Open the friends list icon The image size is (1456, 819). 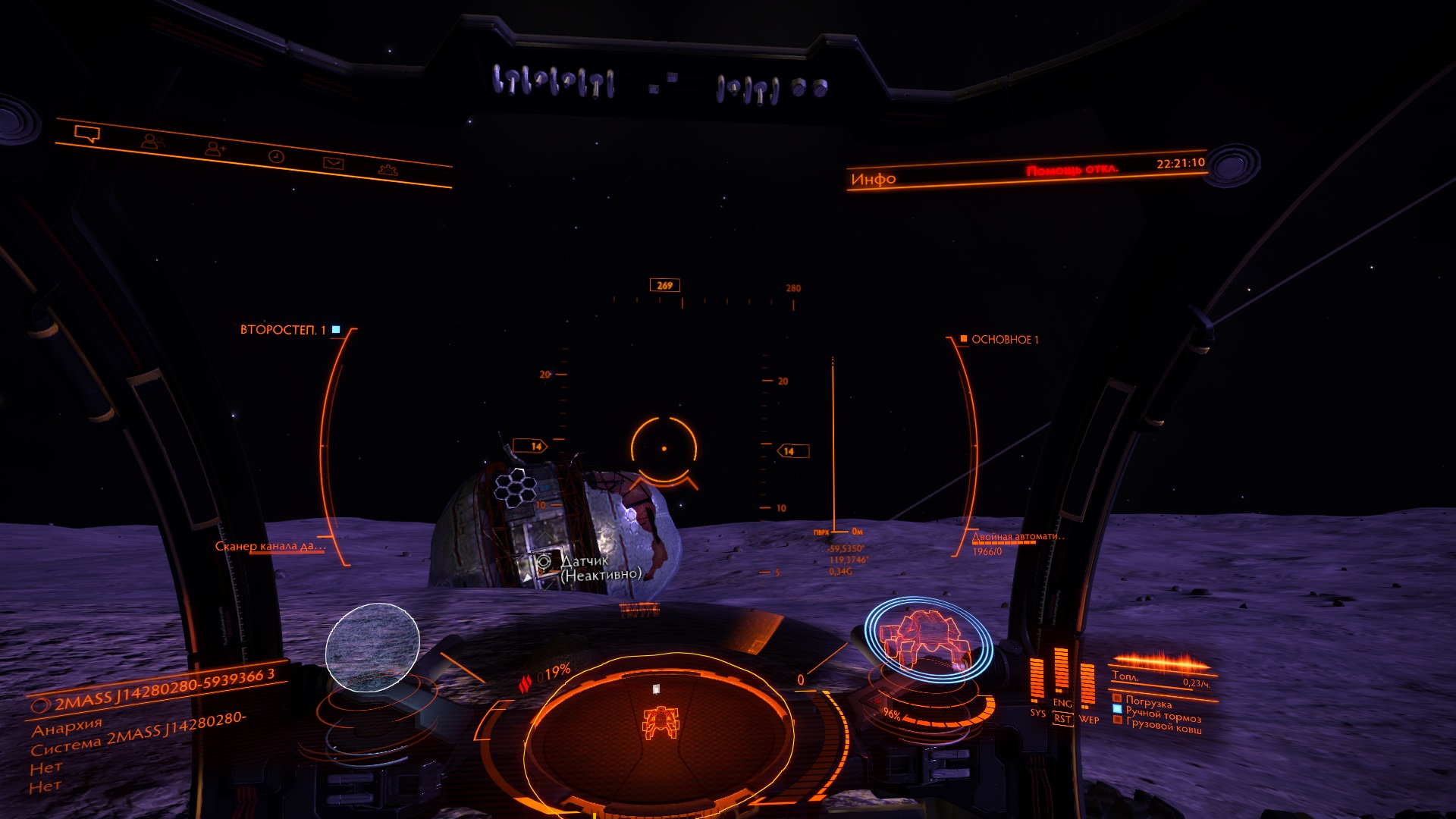point(152,142)
